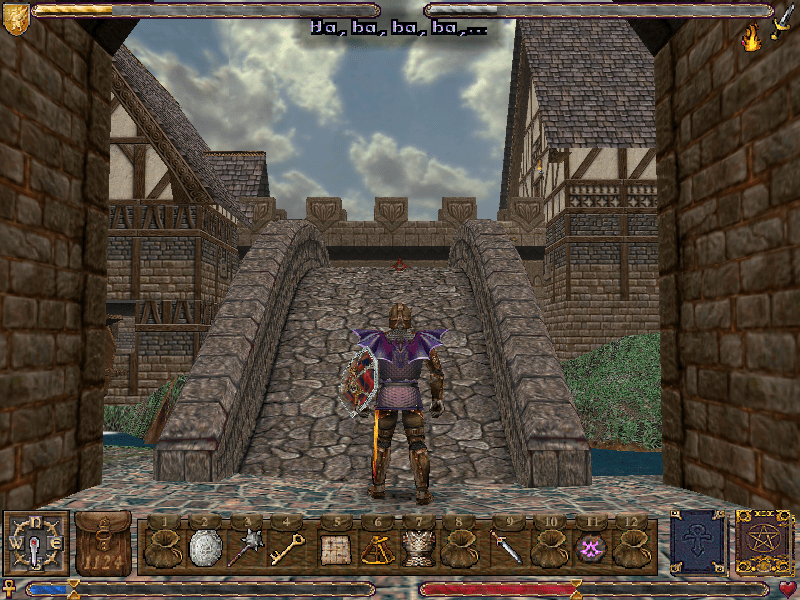
Task: Click the flame icon below the sword
Action: coord(751,38)
